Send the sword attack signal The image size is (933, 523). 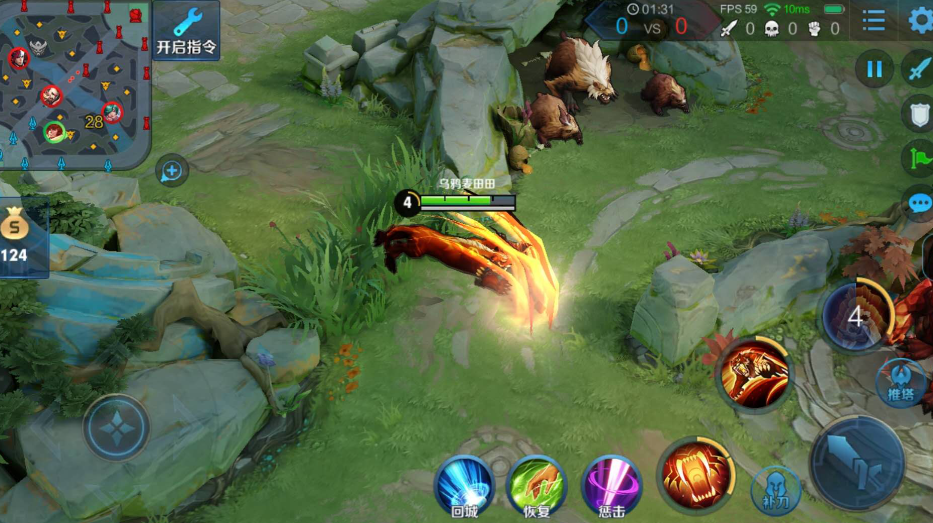click(x=918, y=68)
